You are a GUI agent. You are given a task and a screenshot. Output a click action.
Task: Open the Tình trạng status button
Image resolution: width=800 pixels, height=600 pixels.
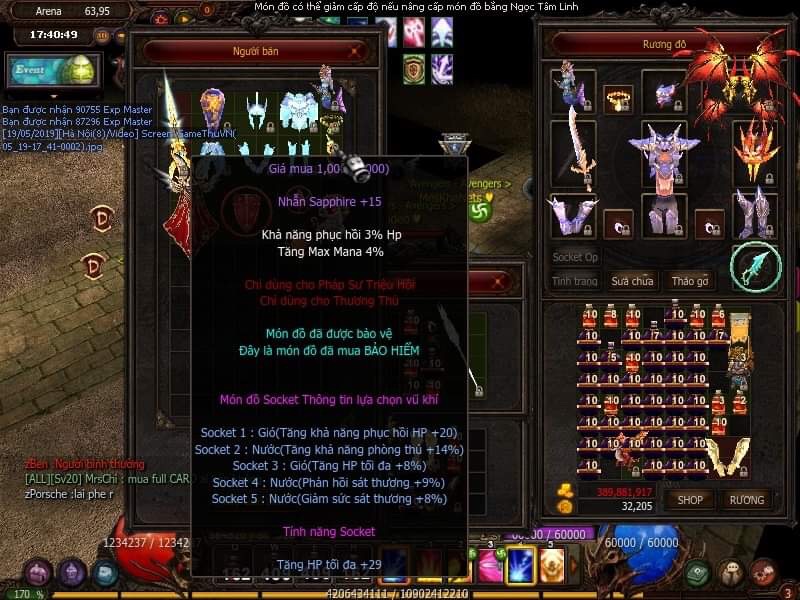coord(574,281)
